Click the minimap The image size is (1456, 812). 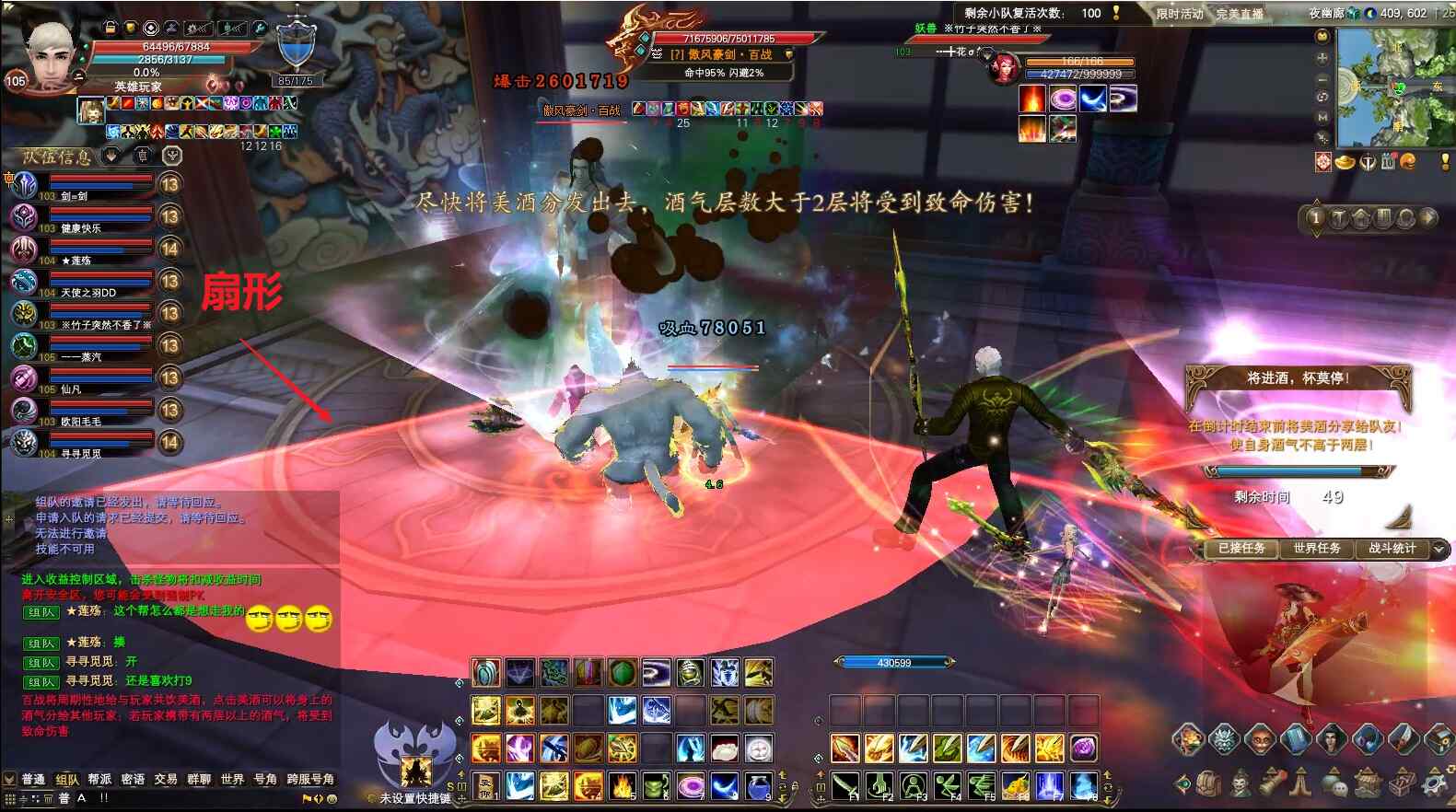coord(1394,87)
